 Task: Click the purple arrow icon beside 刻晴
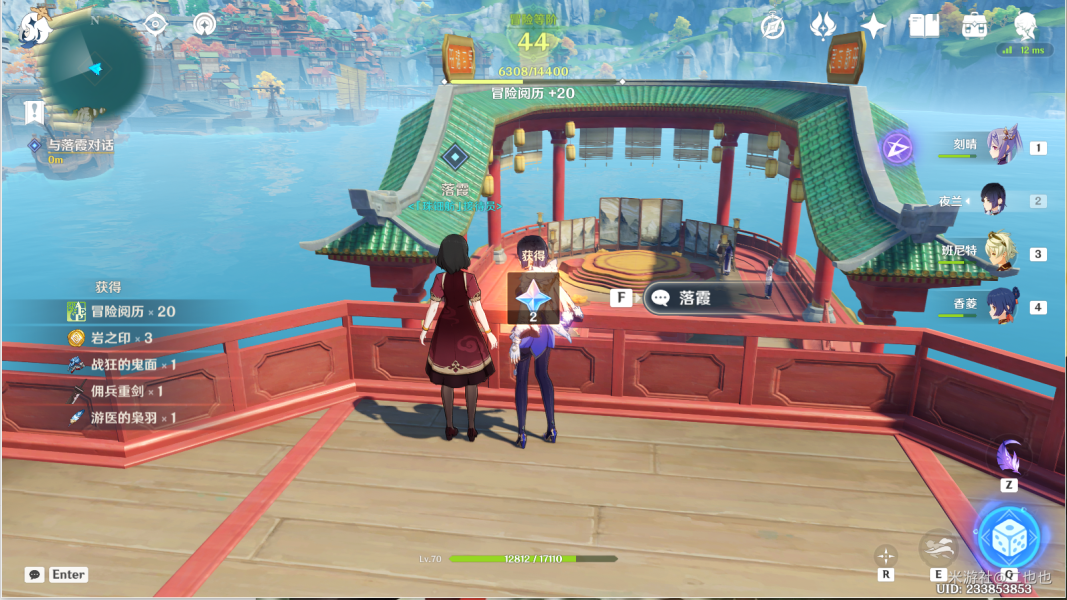click(x=897, y=149)
